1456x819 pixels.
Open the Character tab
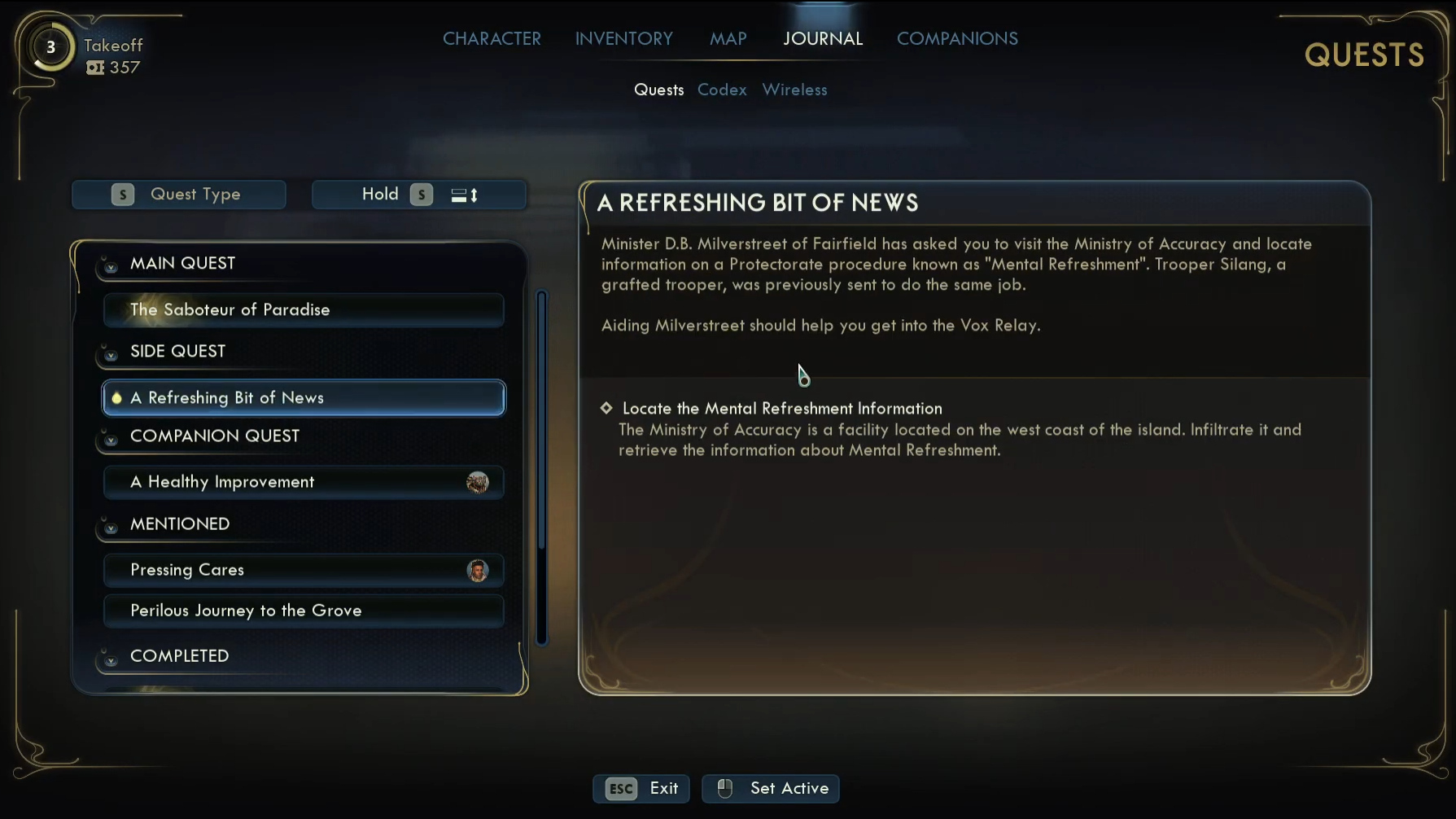[492, 38]
